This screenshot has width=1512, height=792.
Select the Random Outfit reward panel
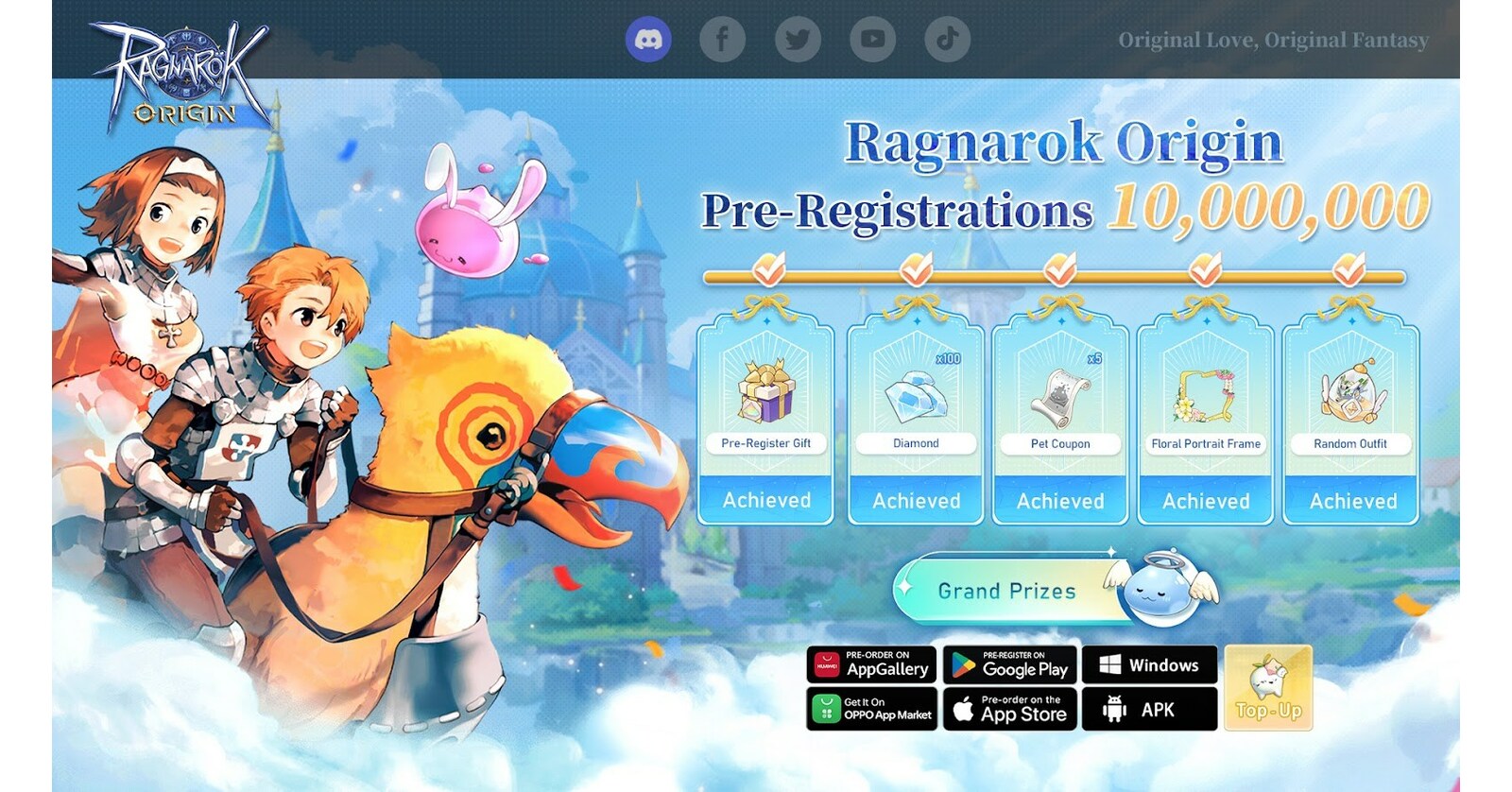pyautogui.click(x=1351, y=421)
